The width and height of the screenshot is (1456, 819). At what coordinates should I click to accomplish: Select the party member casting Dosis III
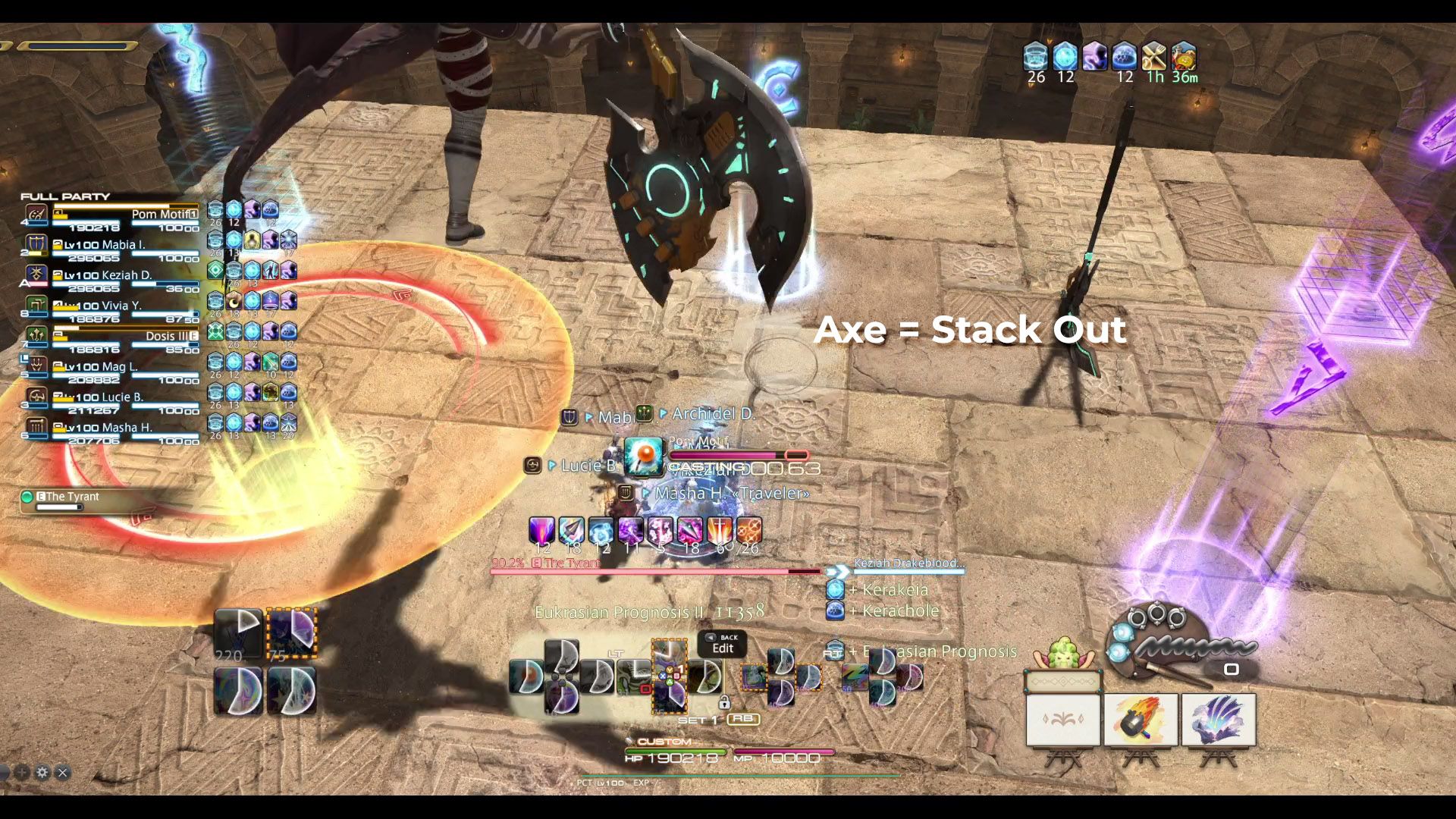point(125,336)
